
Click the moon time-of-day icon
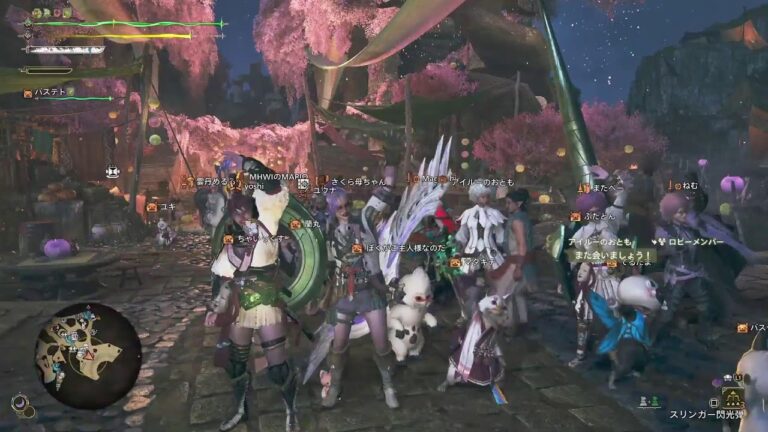click(18, 403)
